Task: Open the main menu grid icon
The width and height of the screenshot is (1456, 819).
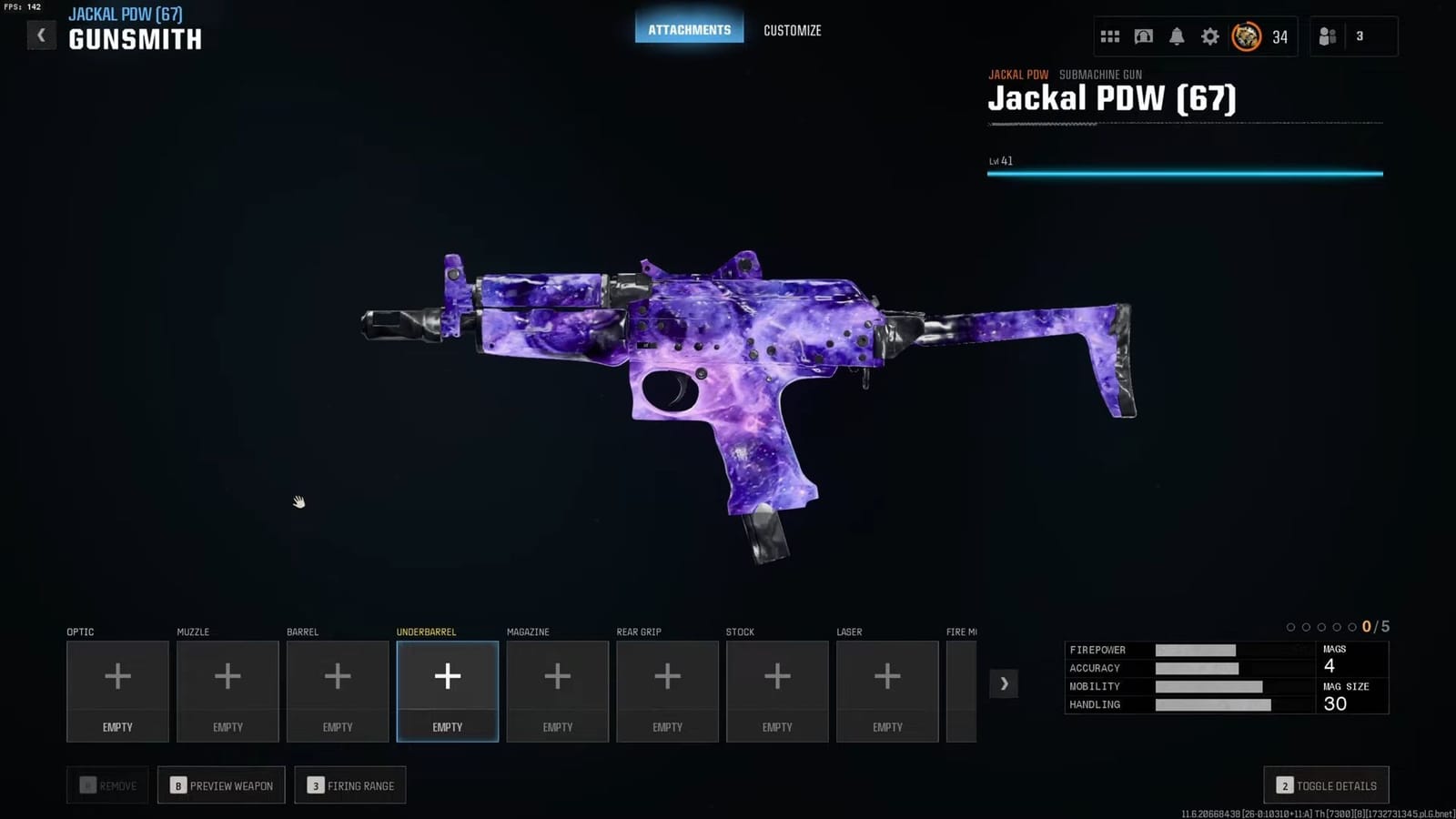Action: (x=1110, y=36)
